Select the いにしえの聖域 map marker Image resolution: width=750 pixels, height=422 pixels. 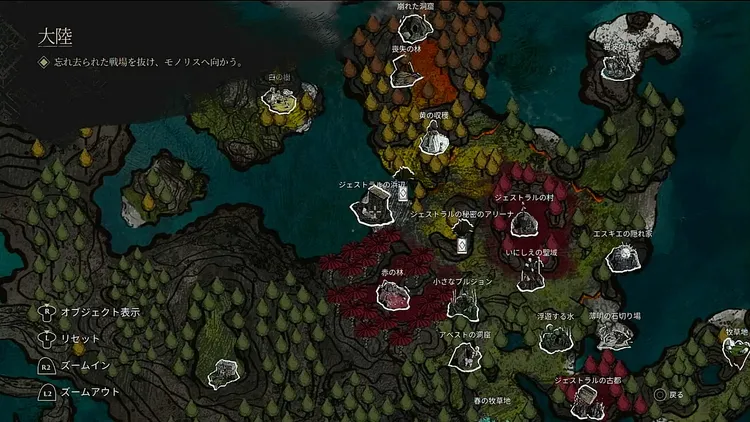[531, 276]
